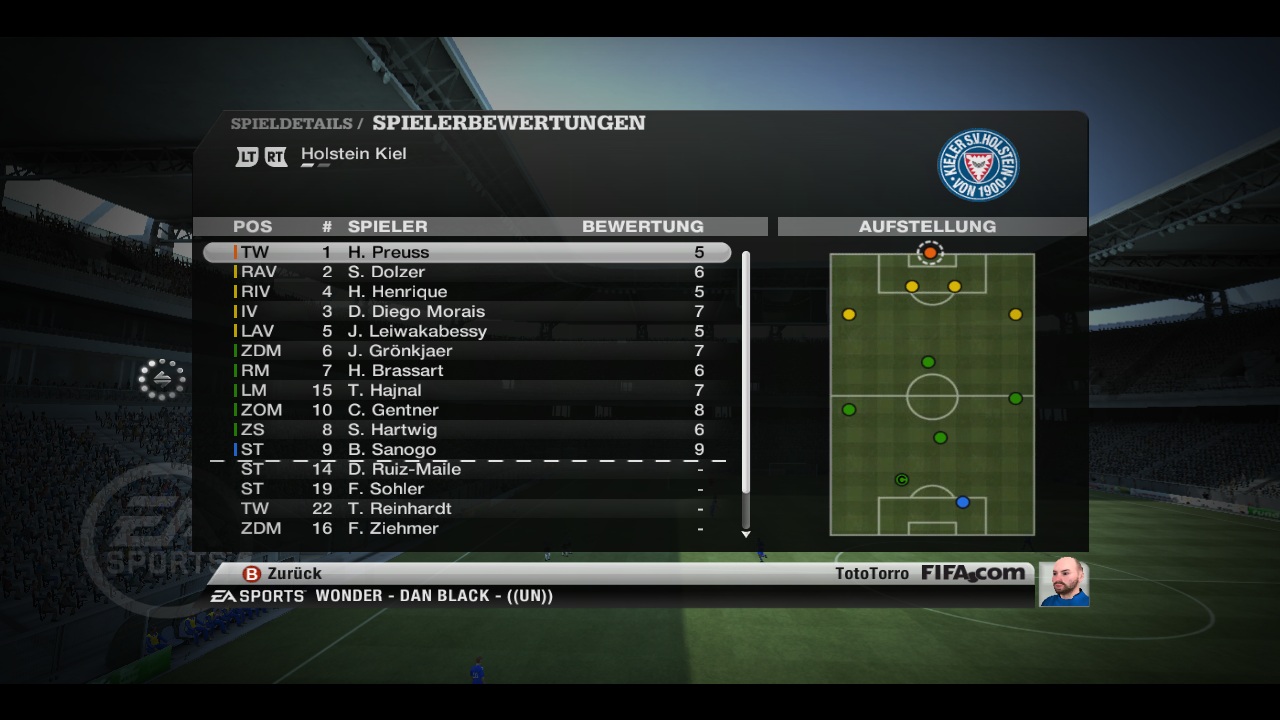Select D. Diego Morais row
The width and height of the screenshot is (1280, 720).
click(x=467, y=311)
